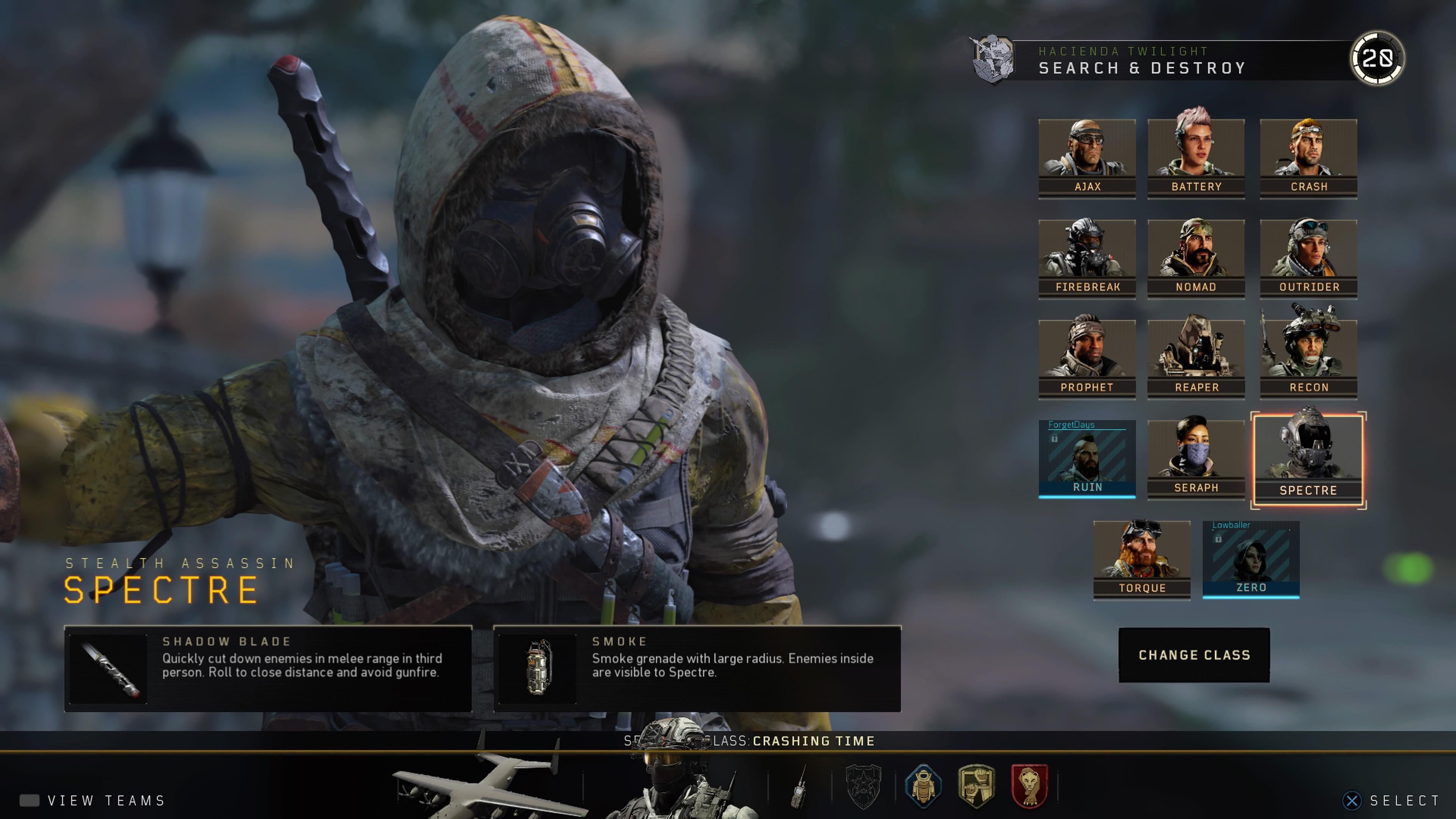This screenshot has width=1456, height=819.
Task: Choose the Reaper specialist tile
Action: 1196,359
